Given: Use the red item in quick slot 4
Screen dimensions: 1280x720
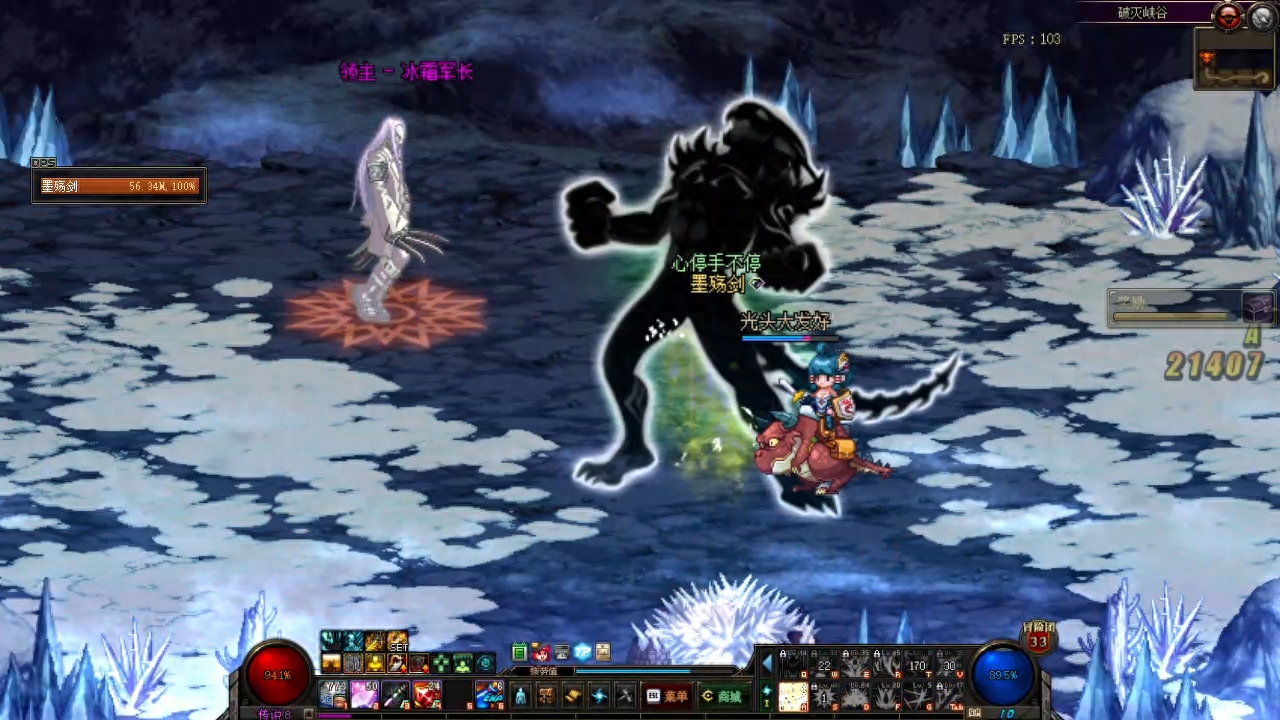Looking at the screenshot, I should coord(427,692).
